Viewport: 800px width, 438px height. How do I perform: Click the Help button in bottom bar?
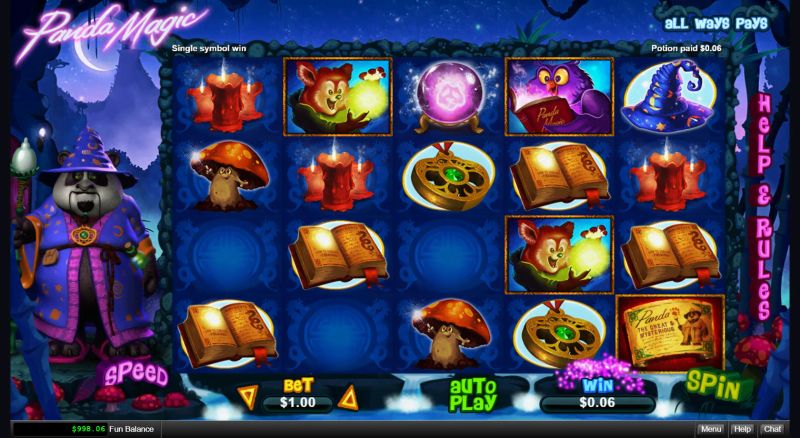(742, 429)
